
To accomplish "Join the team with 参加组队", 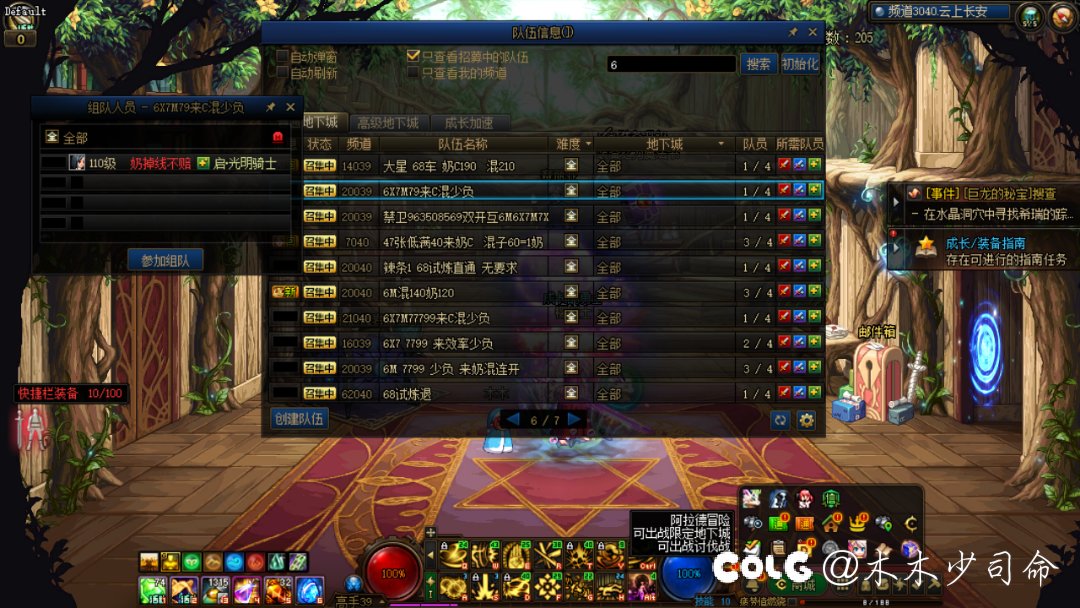I will pyautogui.click(x=165, y=260).
